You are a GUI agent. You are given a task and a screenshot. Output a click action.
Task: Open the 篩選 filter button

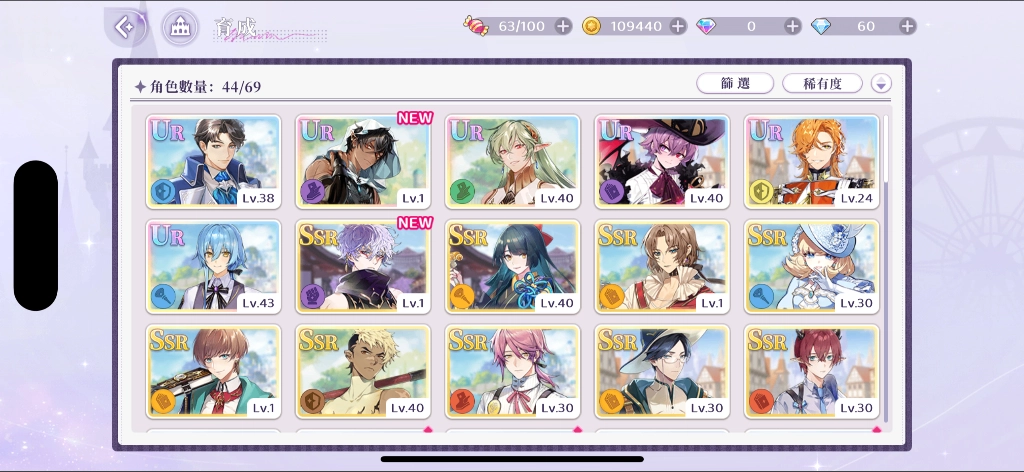pos(734,84)
